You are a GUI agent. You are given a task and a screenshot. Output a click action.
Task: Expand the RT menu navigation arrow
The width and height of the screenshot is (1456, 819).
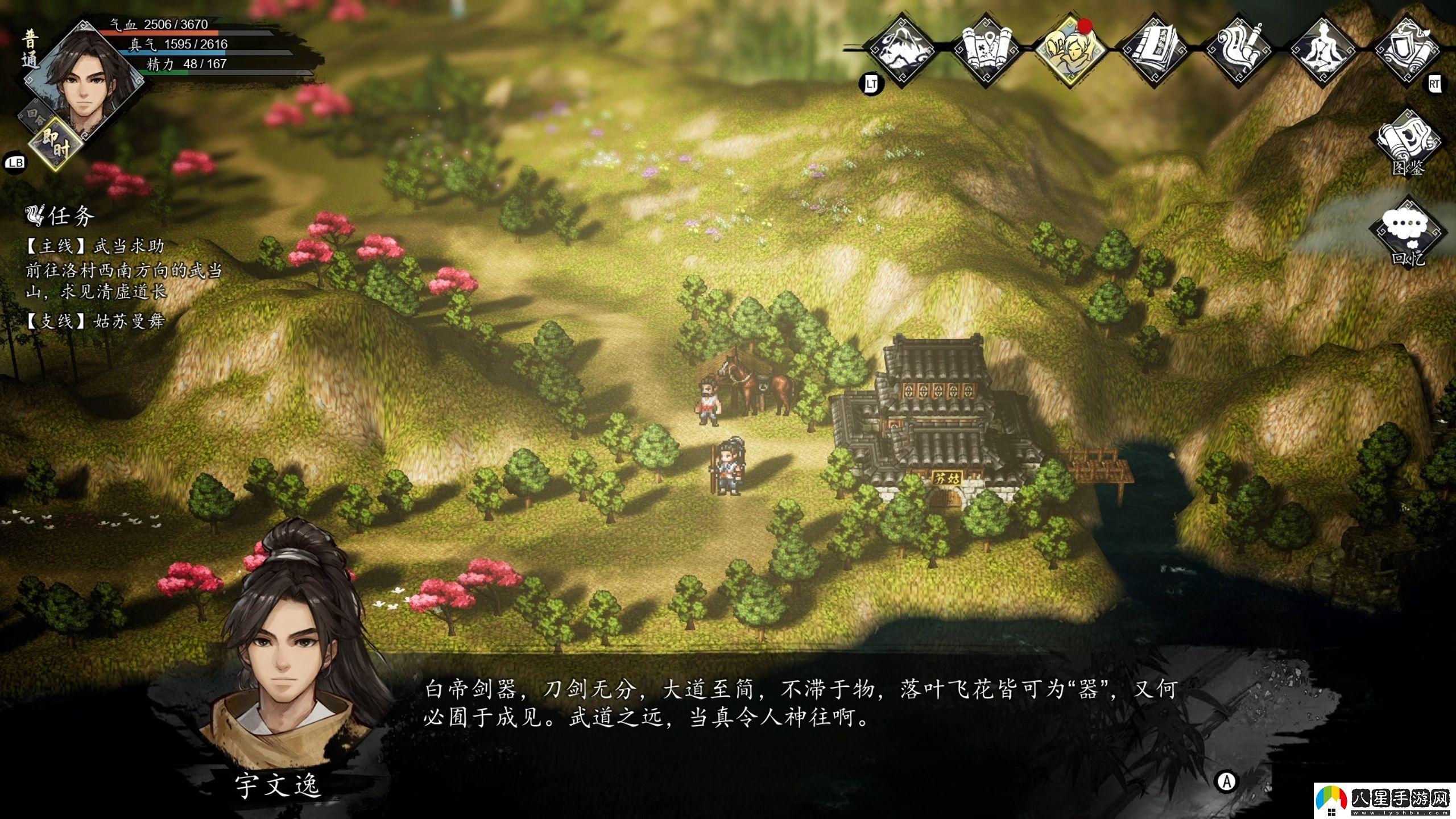[1436, 83]
